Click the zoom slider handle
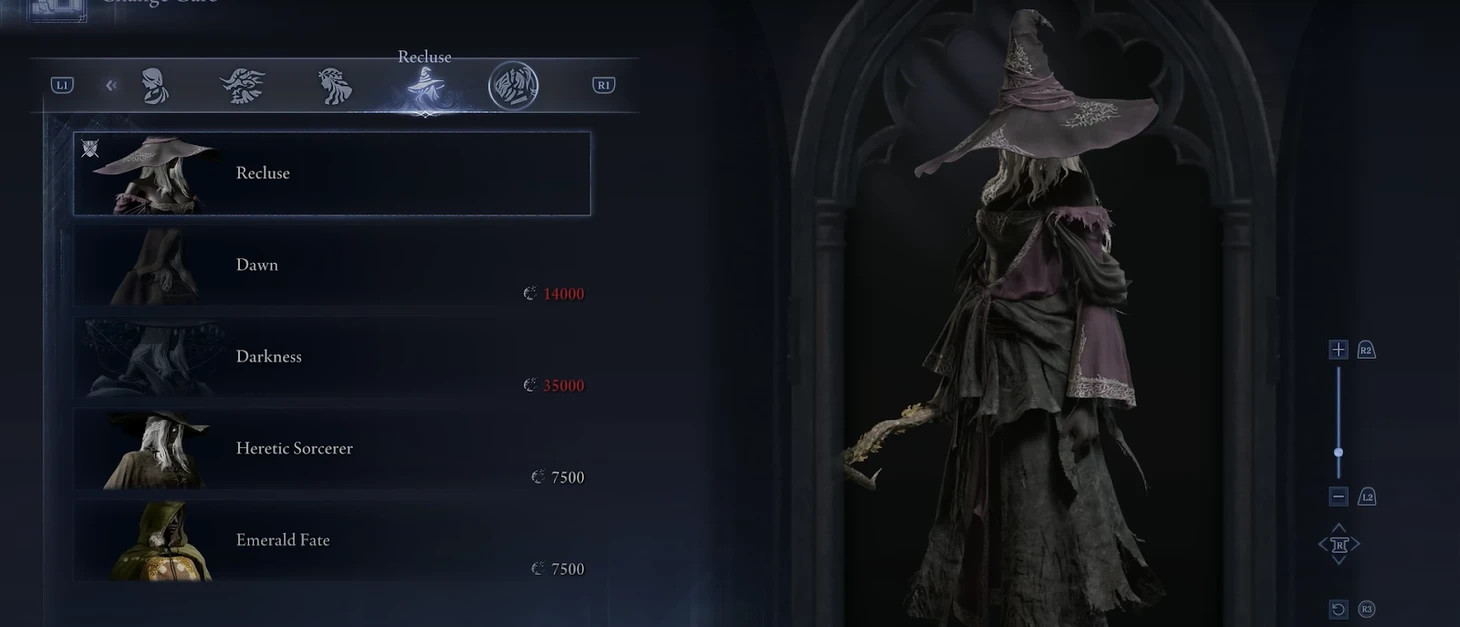The image size is (1460, 627). pyautogui.click(x=1338, y=452)
